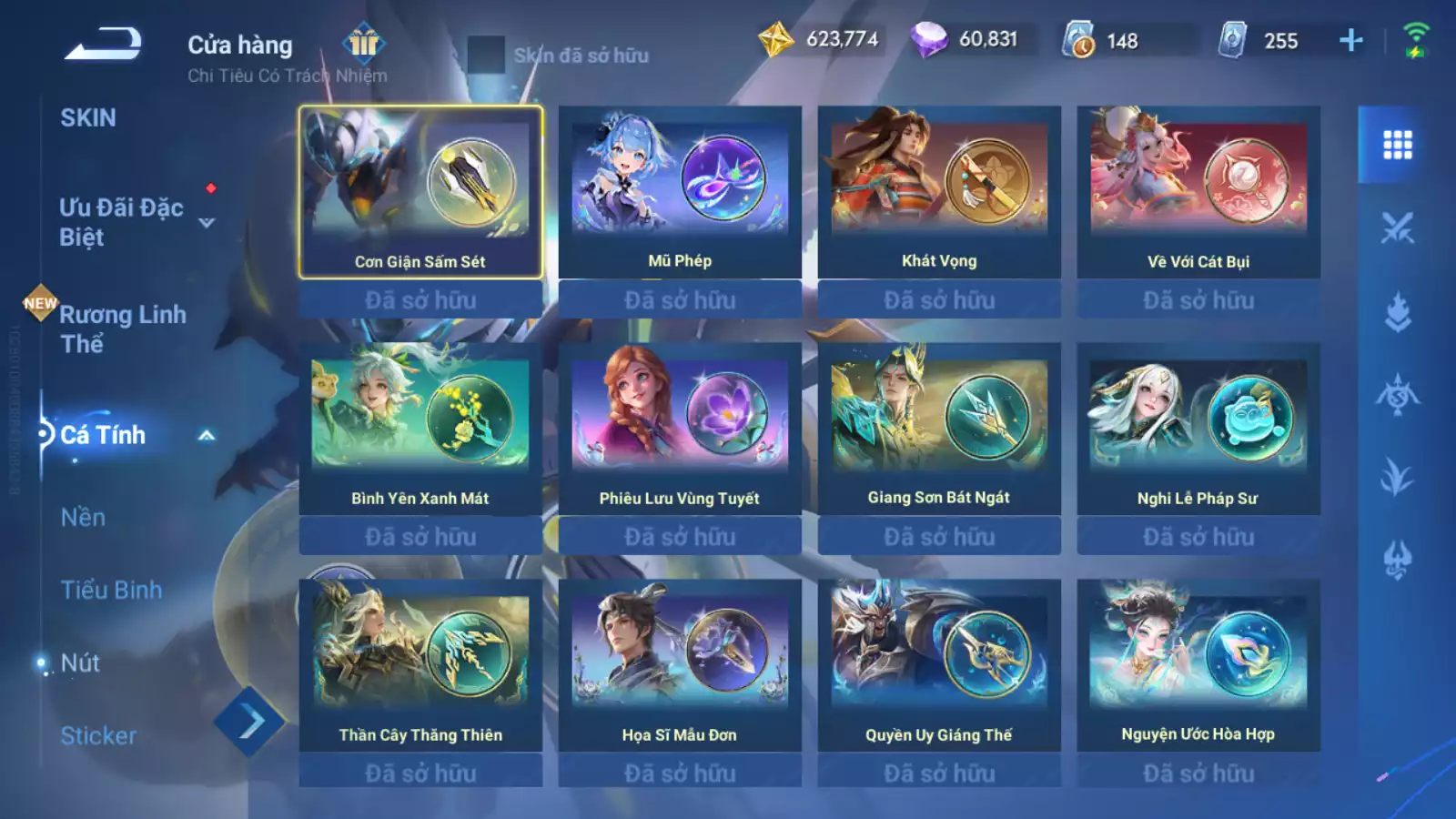Click the blue diamond arrow button
1456x819 pixels.
coord(249,722)
